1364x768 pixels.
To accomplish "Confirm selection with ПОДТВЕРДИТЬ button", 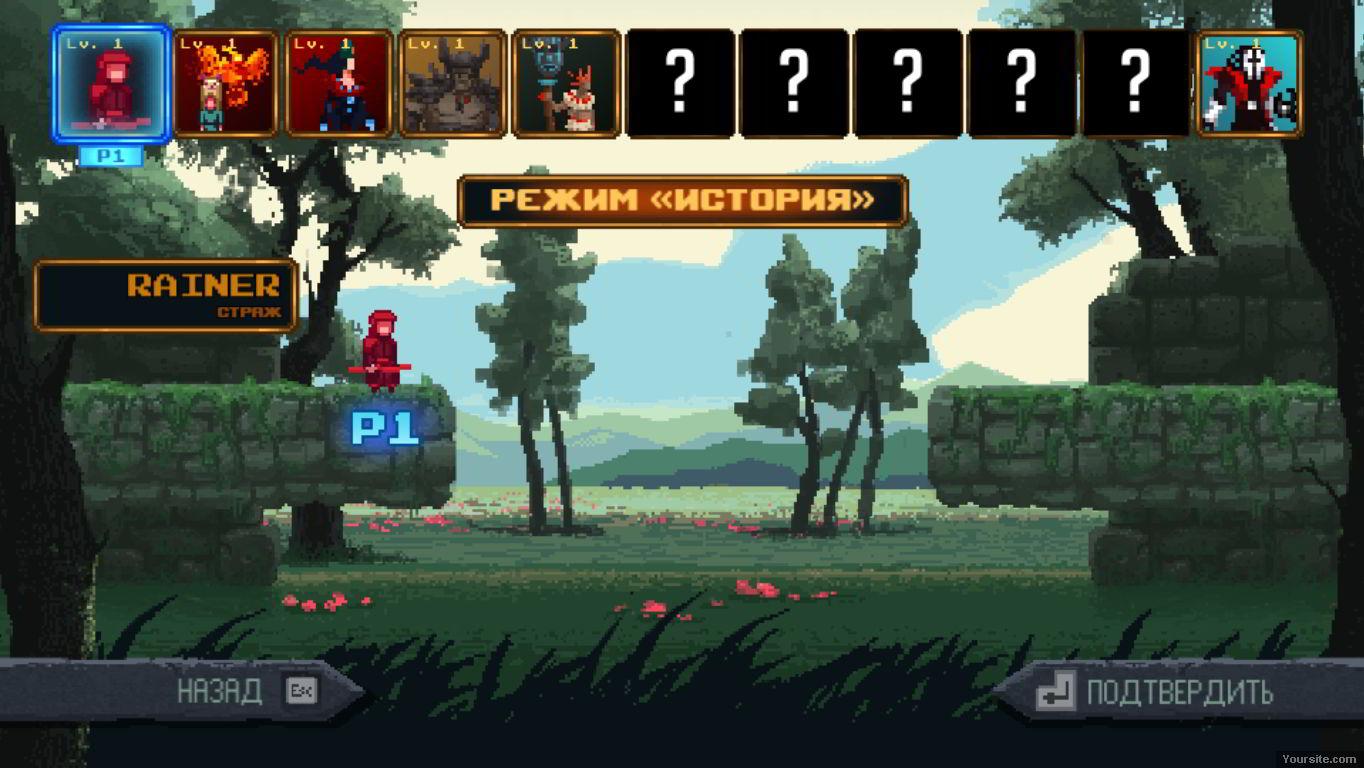I will 1178,692.
